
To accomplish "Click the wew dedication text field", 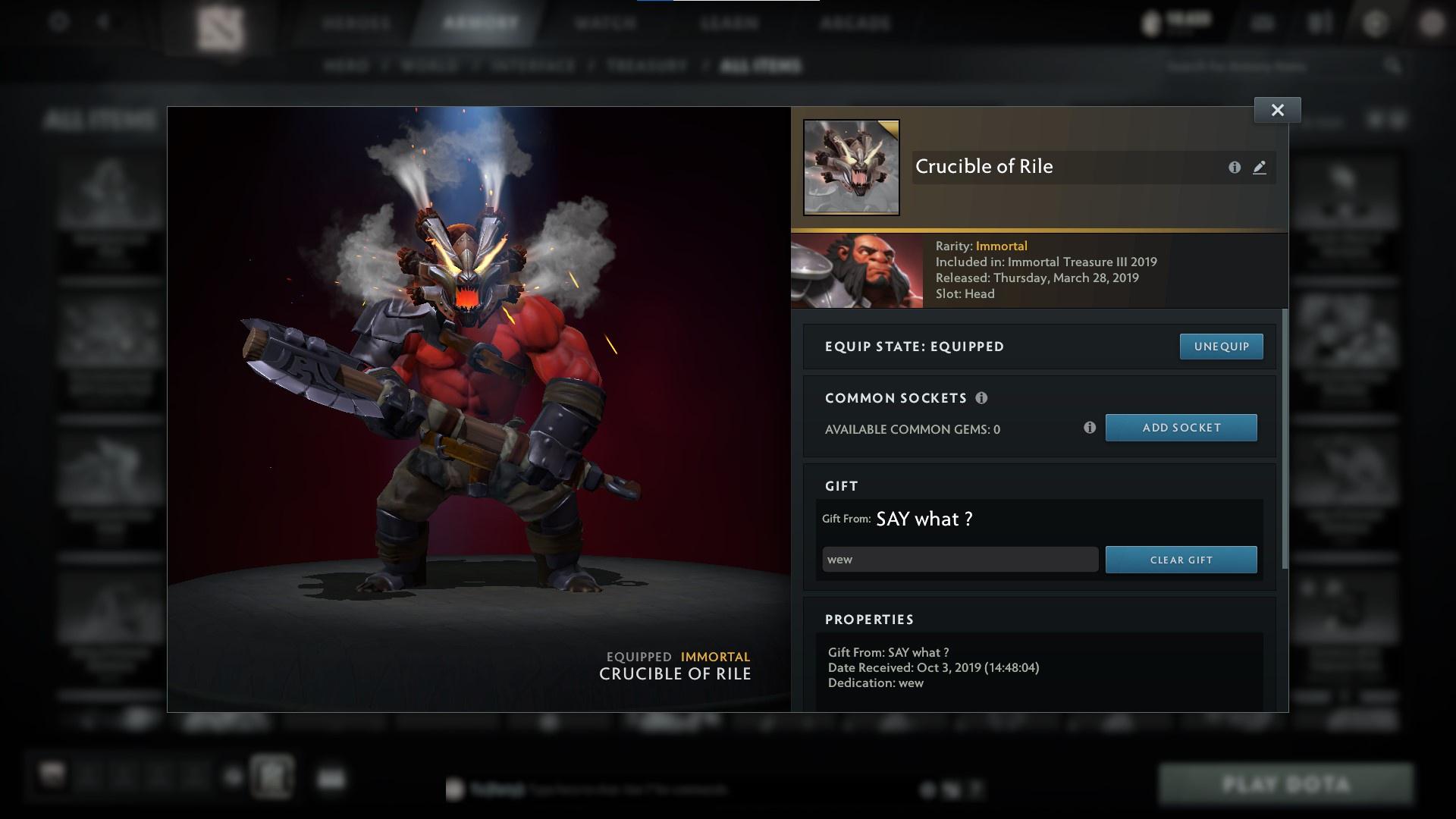I will pyautogui.click(x=959, y=559).
